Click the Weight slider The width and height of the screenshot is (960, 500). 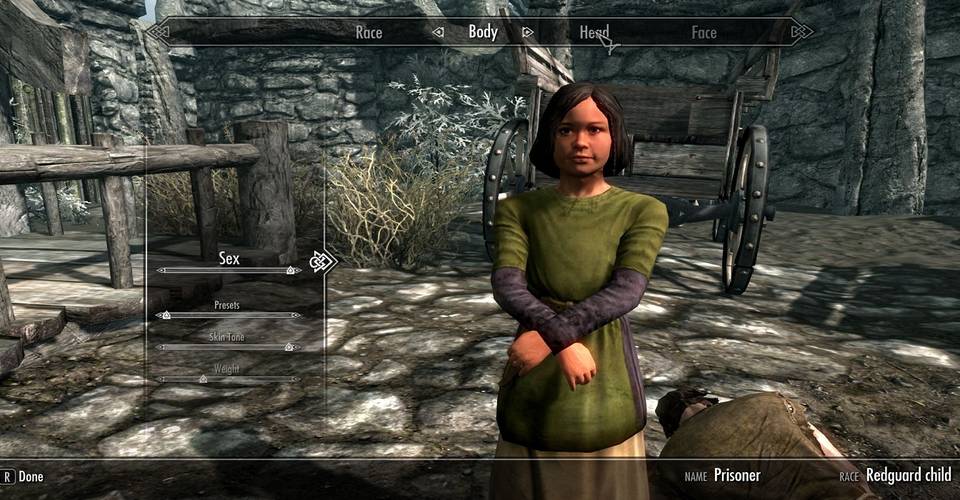pos(229,379)
